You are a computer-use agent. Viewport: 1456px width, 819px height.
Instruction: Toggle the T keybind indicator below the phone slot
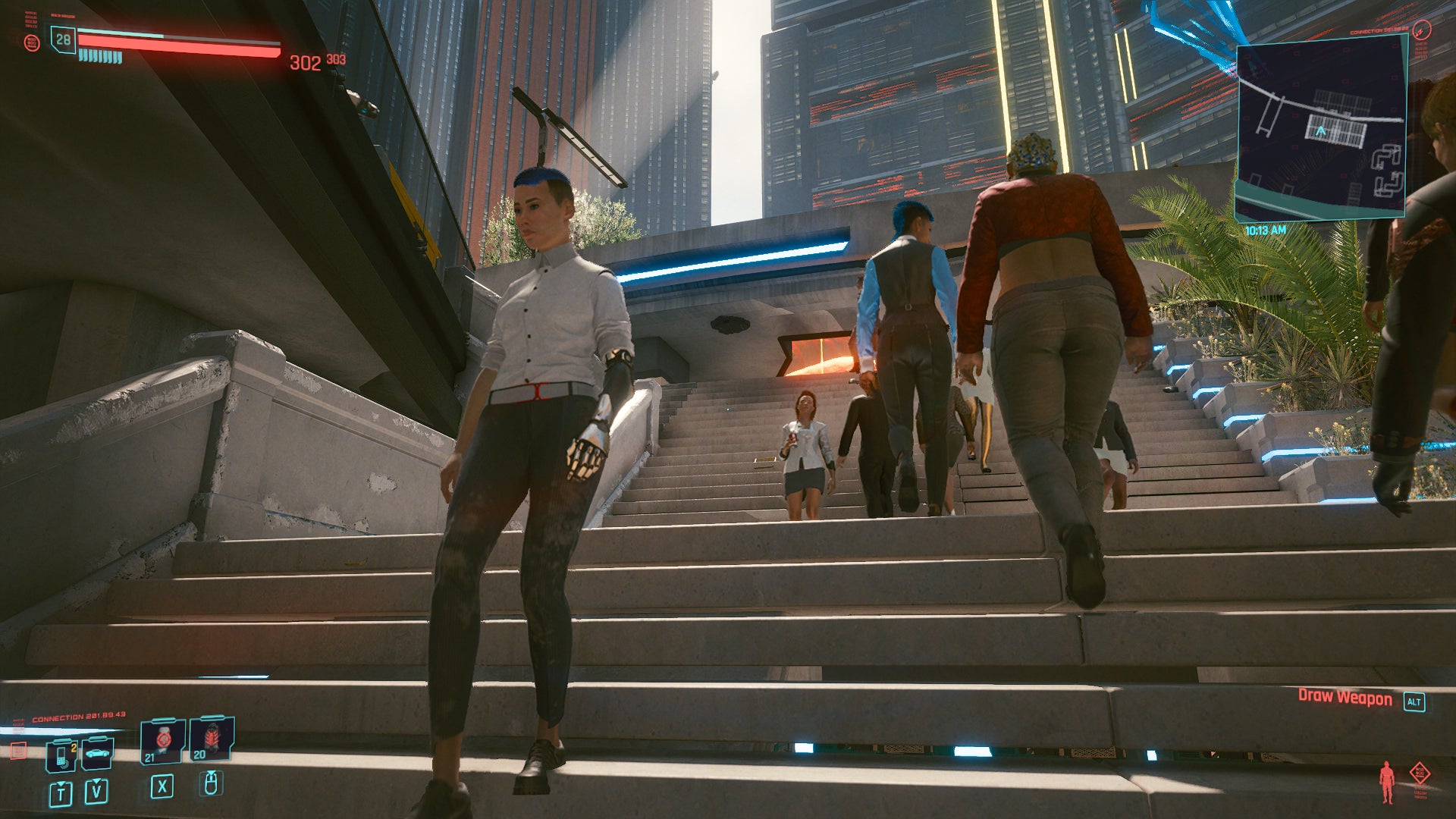click(61, 792)
